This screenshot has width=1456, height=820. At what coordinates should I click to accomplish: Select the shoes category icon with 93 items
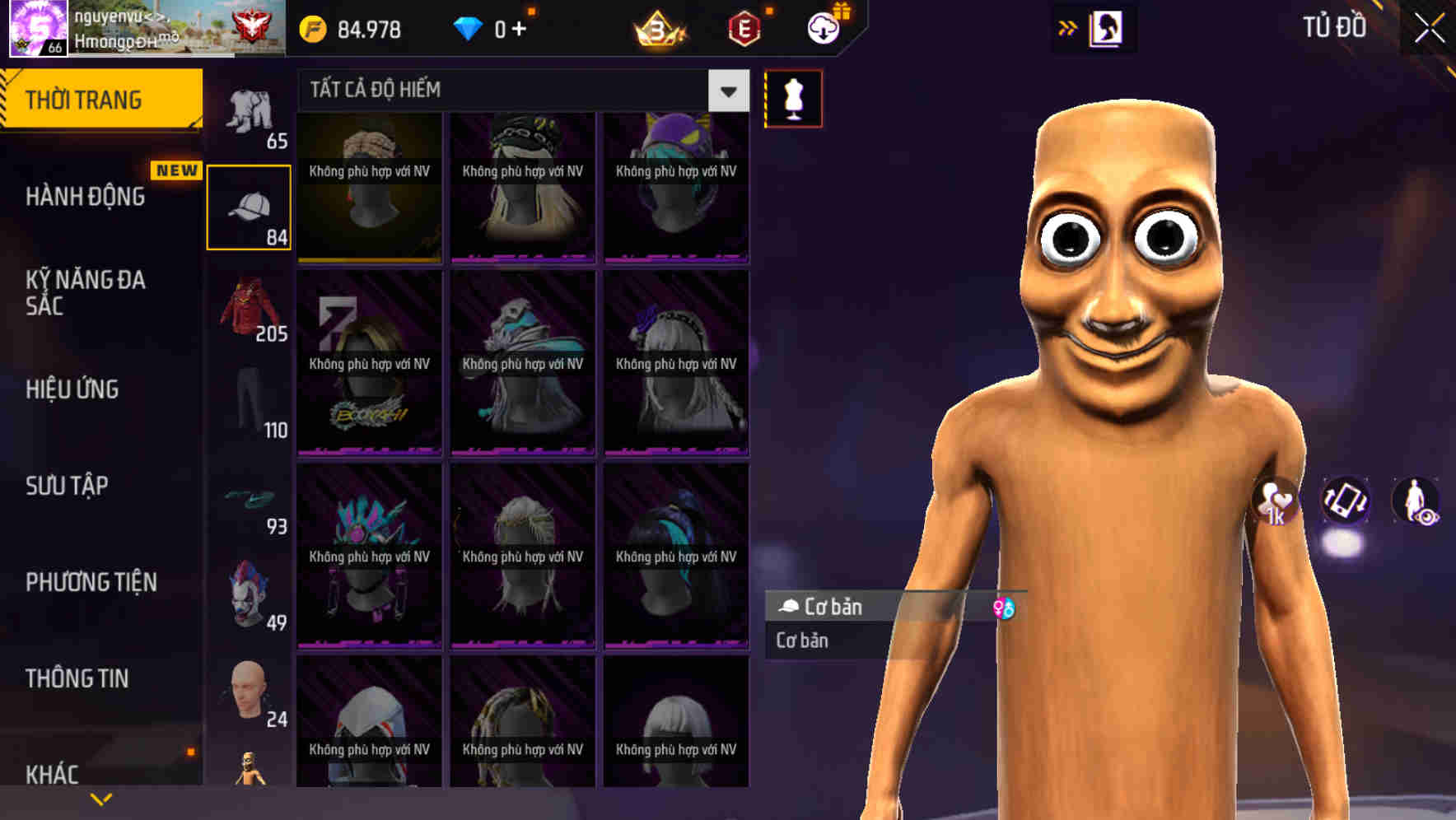pyautogui.click(x=250, y=500)
